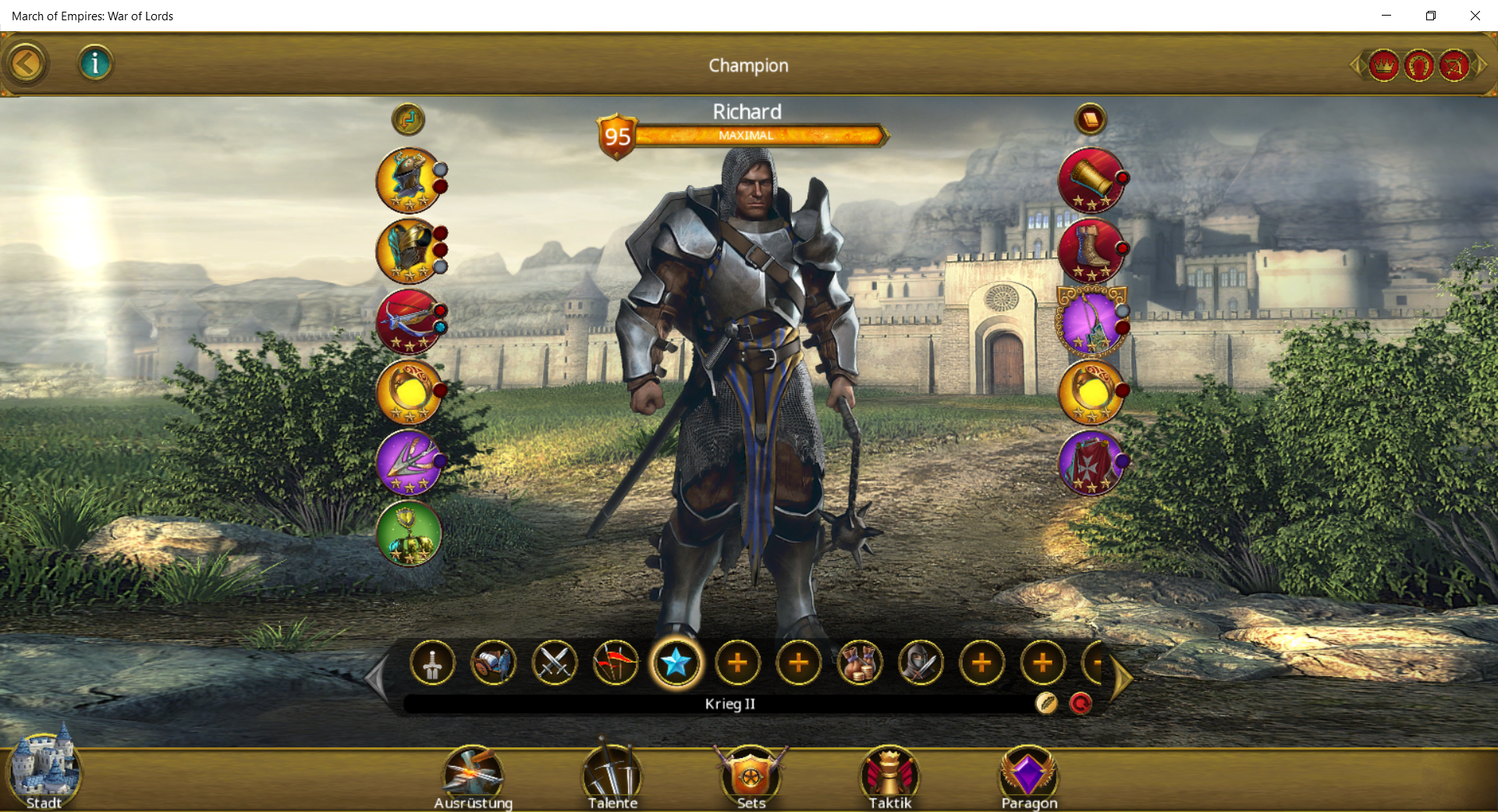Screen dimensions: 1498x812
Task: Choose the crossed swords preset
Action: 554,663
